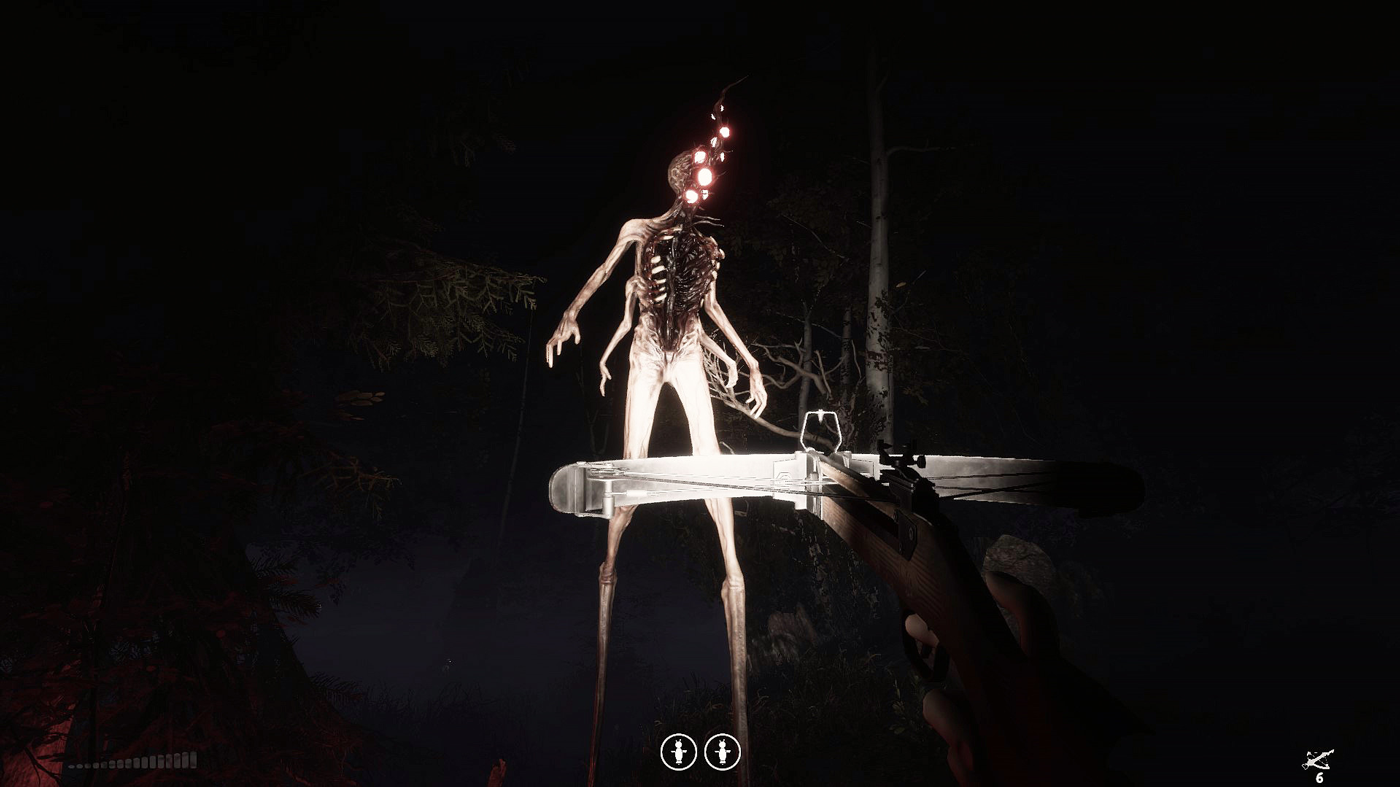The height and width of the screenshot is (787, 1400).
Task: Click the circular doll badge nearest the crossbow stock
Action: 722,753
